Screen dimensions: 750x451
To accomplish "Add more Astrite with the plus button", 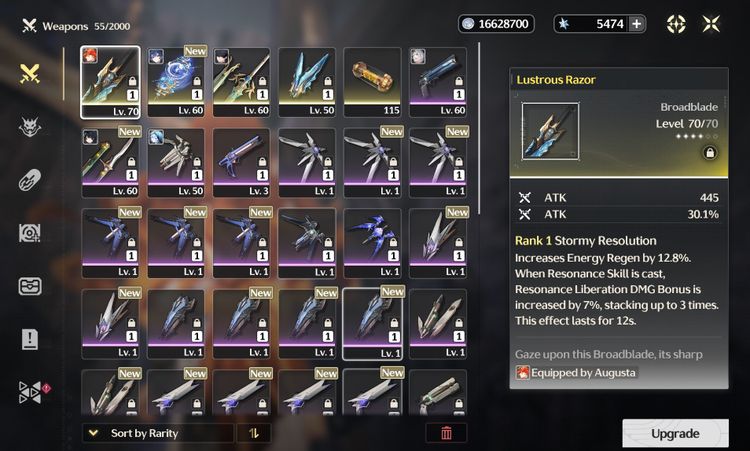I will point(636,24).
